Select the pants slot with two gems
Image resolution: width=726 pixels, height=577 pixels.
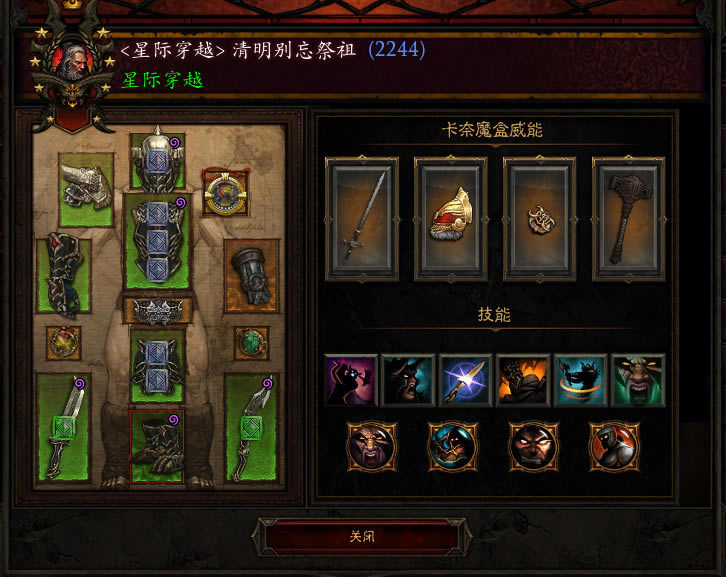click(157, 362)
